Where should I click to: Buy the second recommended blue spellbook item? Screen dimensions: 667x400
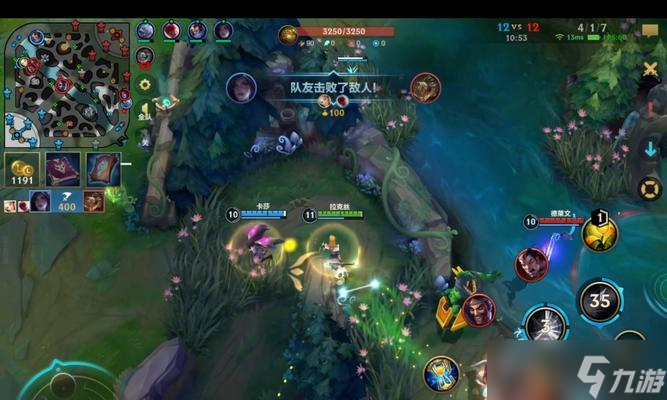[103, 169]
